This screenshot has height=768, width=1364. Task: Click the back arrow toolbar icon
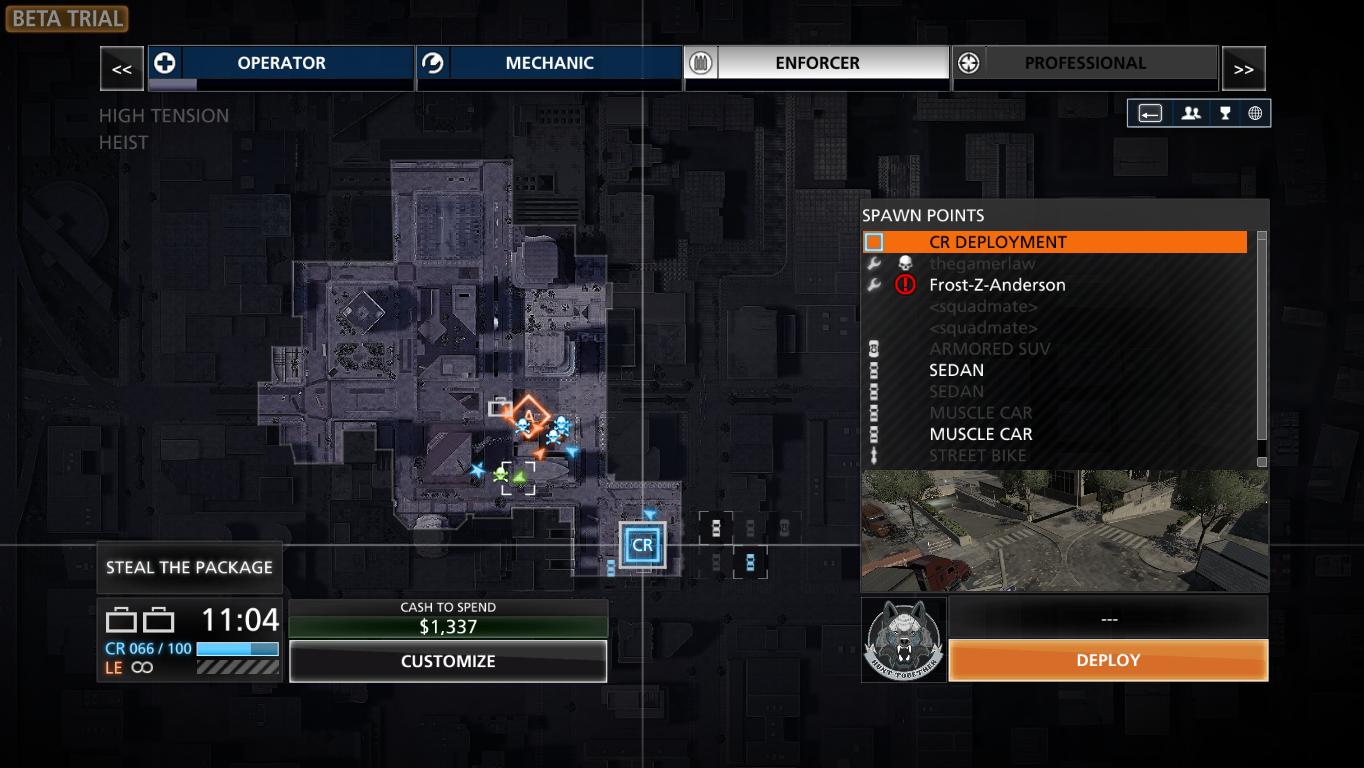click(1150, 113)
